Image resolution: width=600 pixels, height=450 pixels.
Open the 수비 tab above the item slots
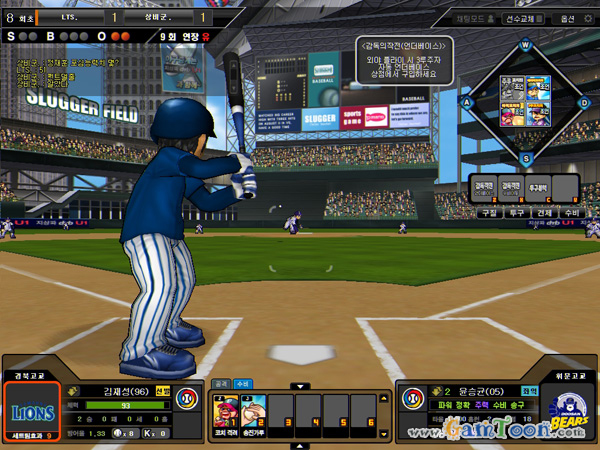(243, 382)
